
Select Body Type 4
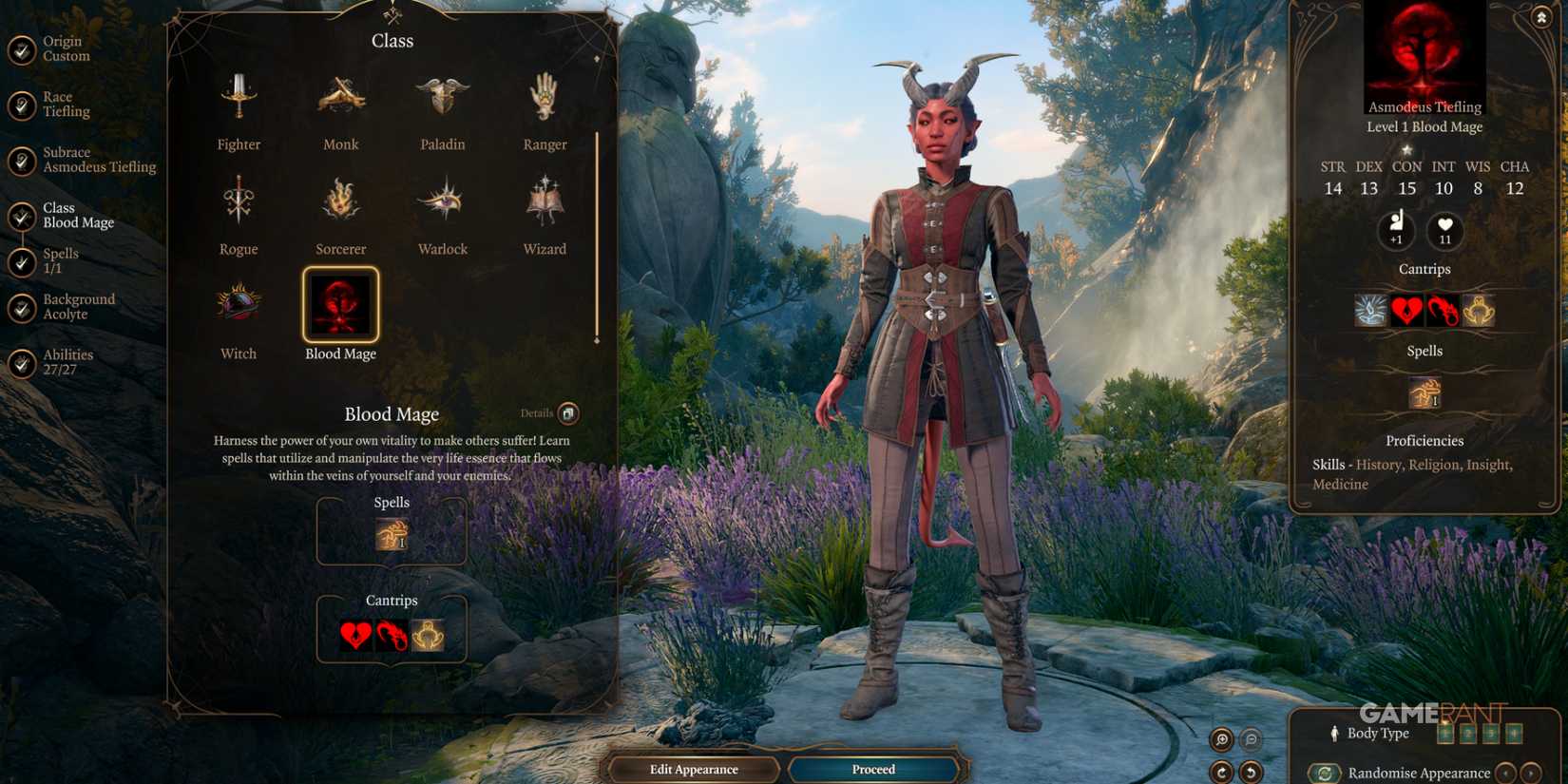tap(1515, 734)
